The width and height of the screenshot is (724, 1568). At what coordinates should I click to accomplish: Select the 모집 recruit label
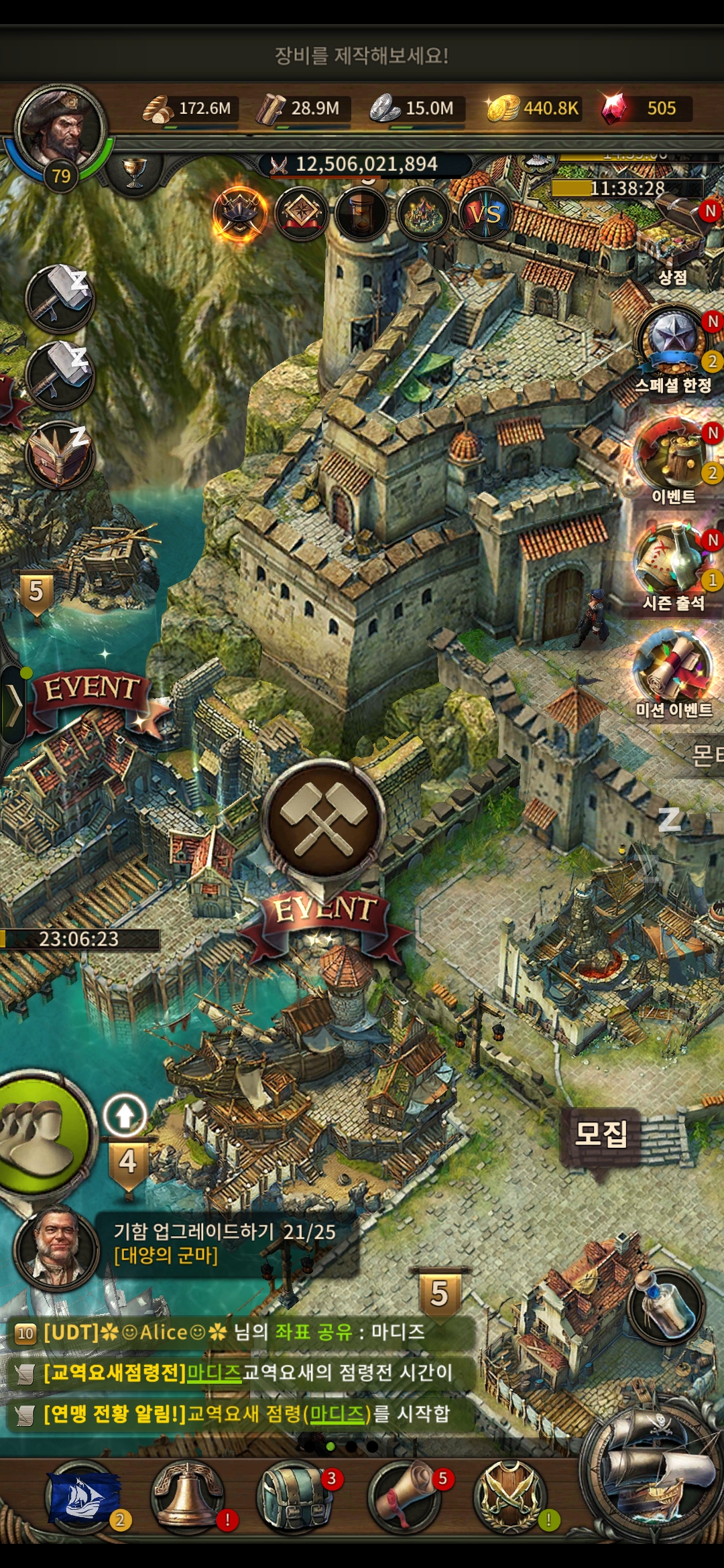(601, 1134)
